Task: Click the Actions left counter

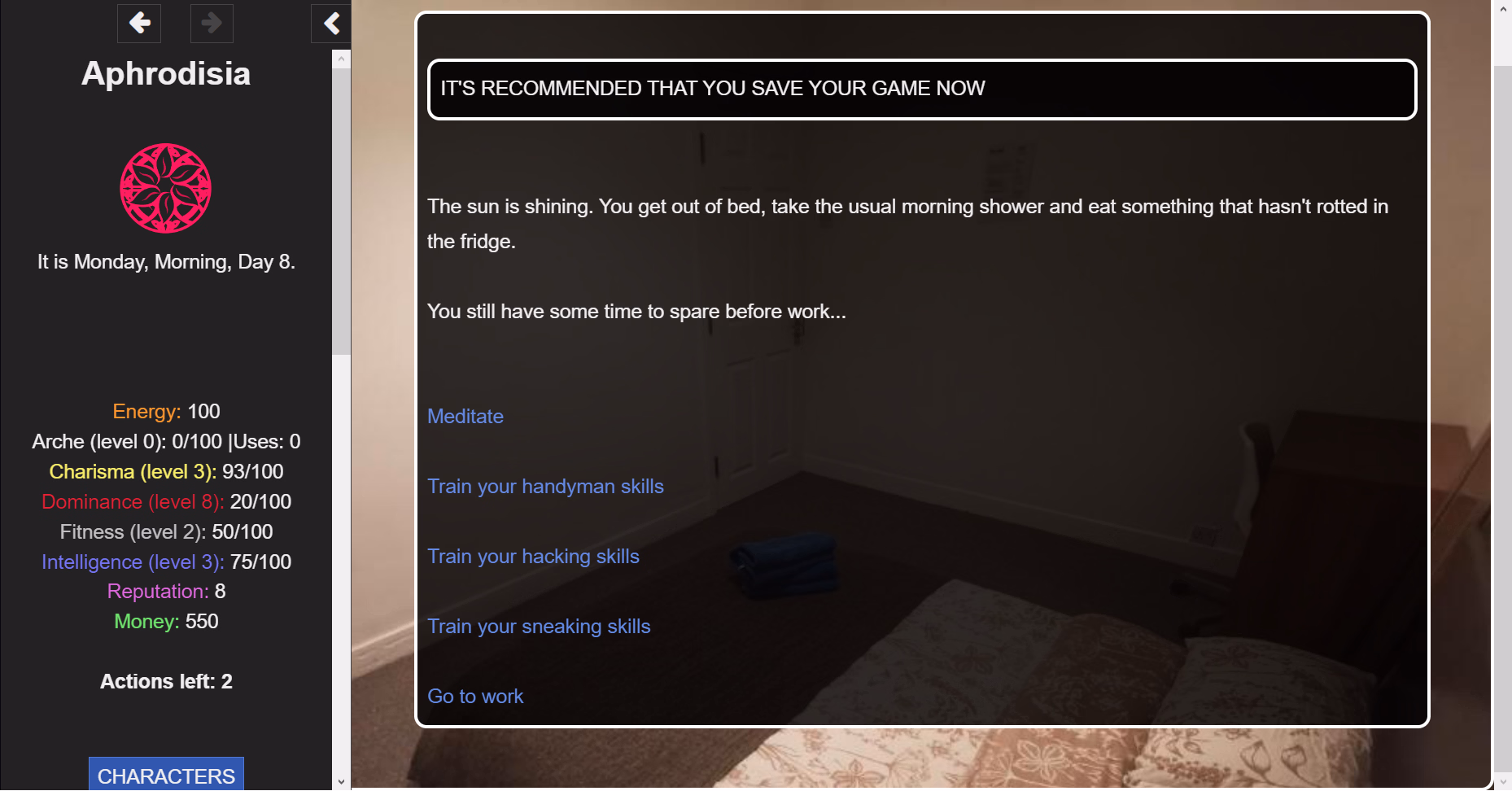Action: coord(166,681)
